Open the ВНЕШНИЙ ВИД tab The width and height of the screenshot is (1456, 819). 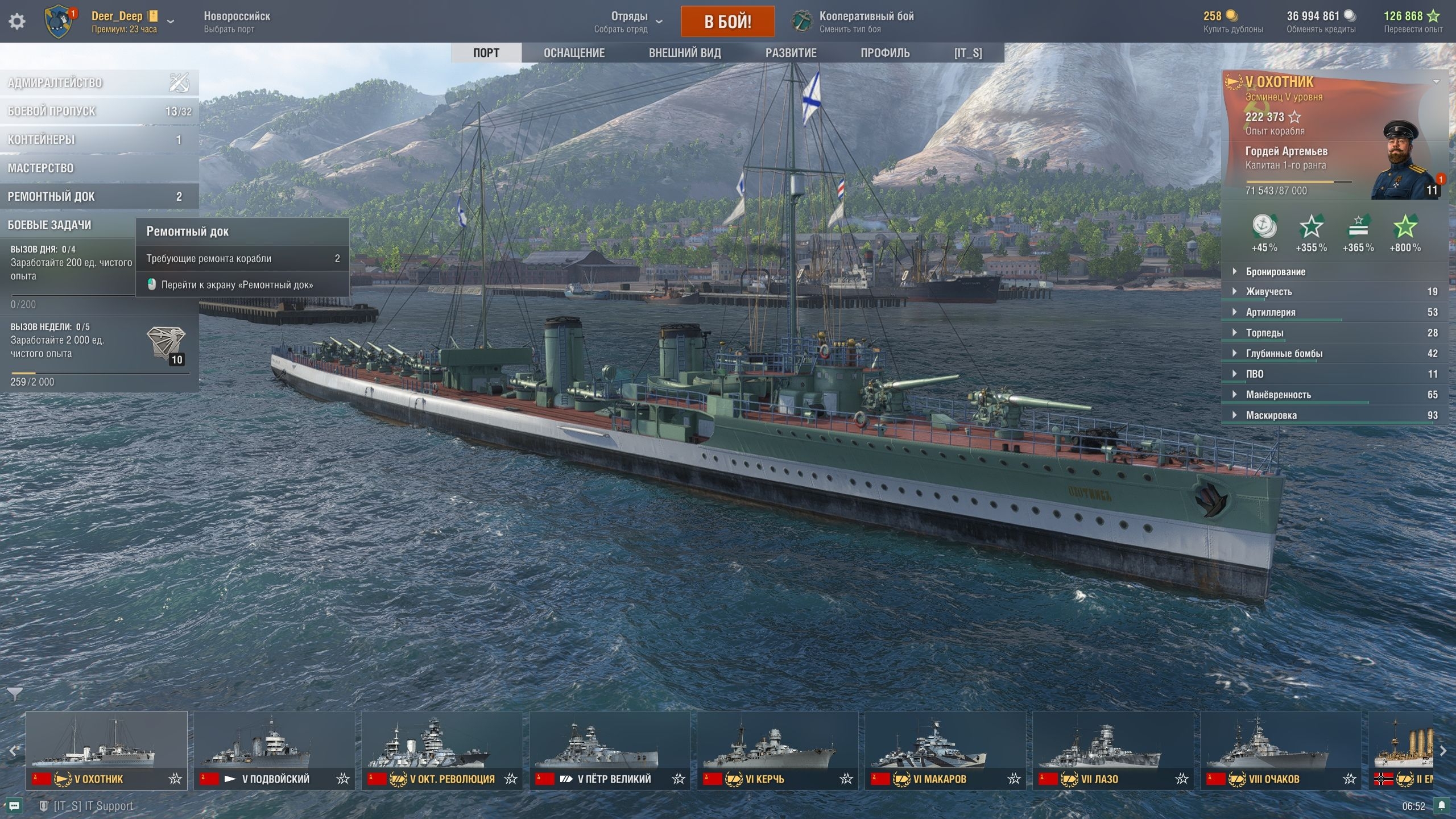point(685,53)
